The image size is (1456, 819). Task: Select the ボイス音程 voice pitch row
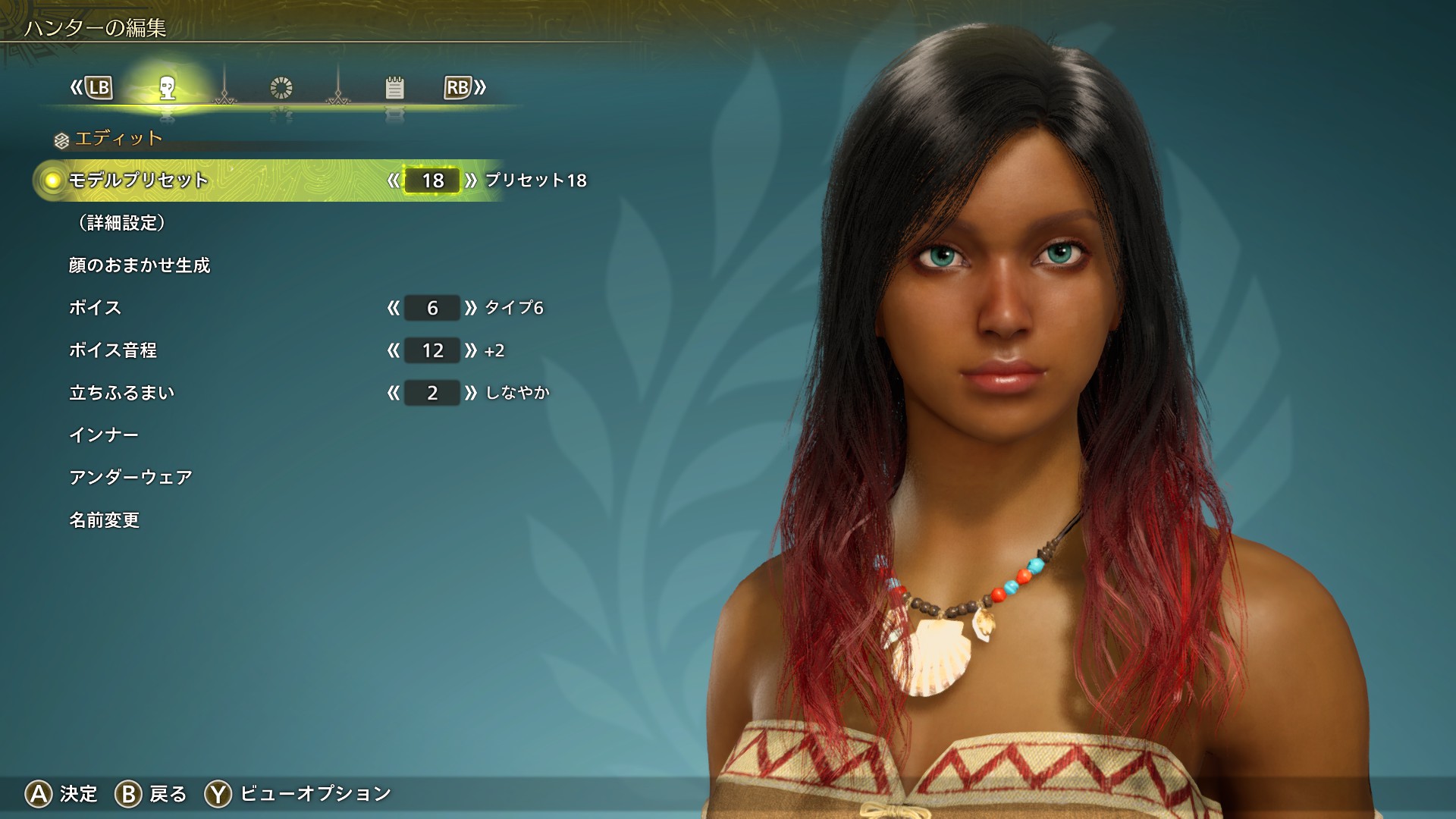coord(113,350)
